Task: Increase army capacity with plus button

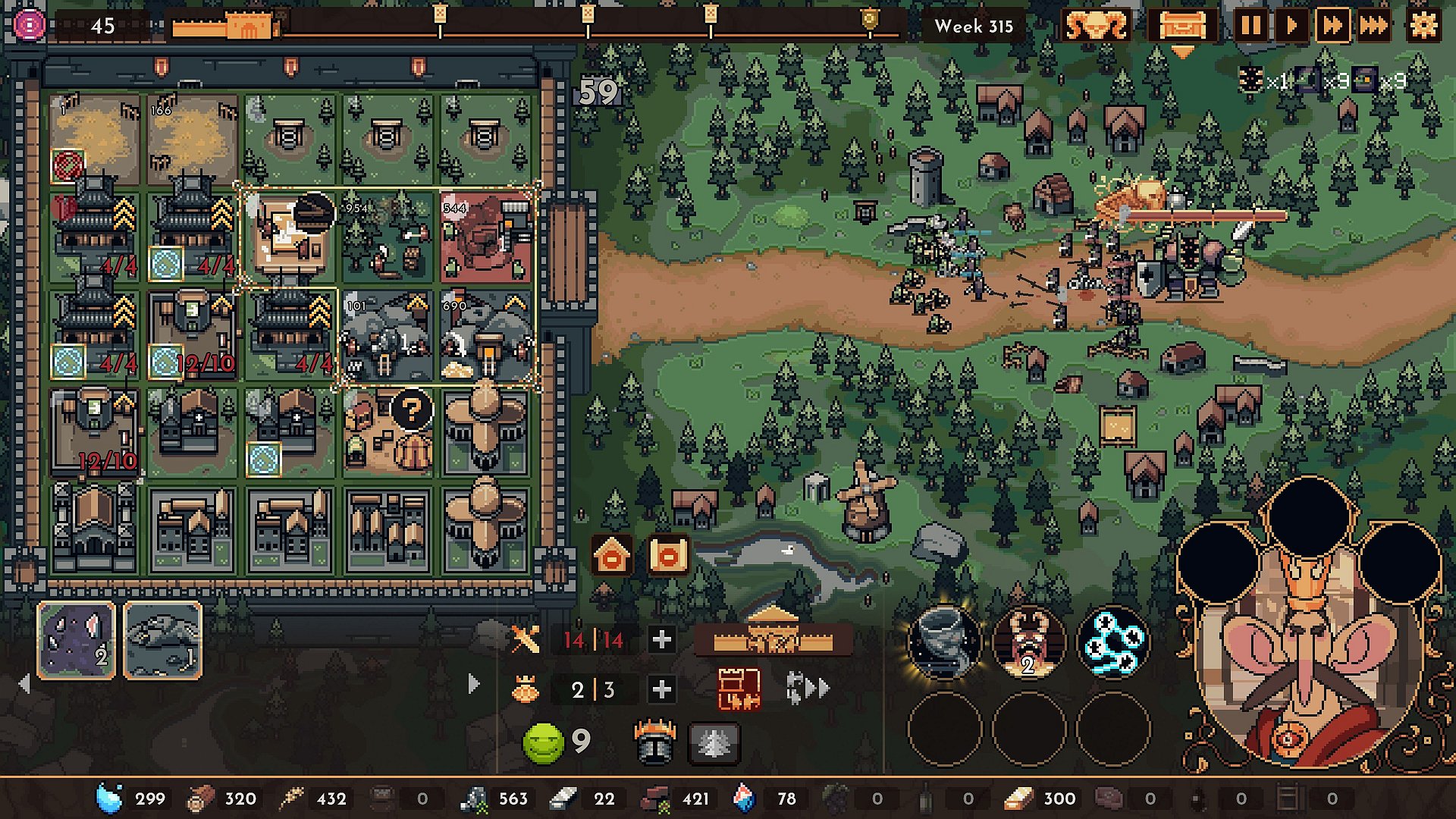Action: (661, 640)
